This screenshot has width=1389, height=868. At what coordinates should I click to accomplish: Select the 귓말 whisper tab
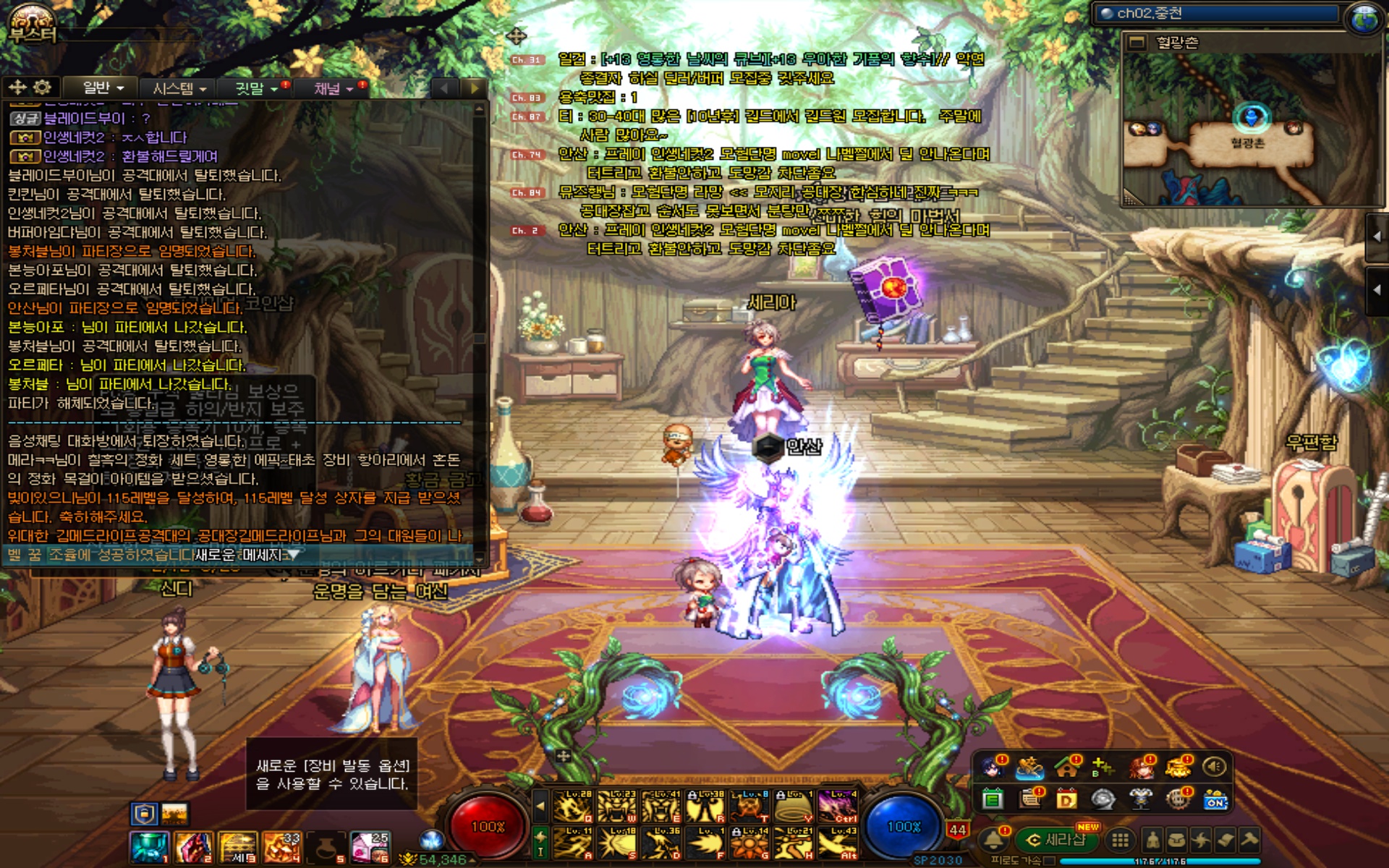point(256,88)
